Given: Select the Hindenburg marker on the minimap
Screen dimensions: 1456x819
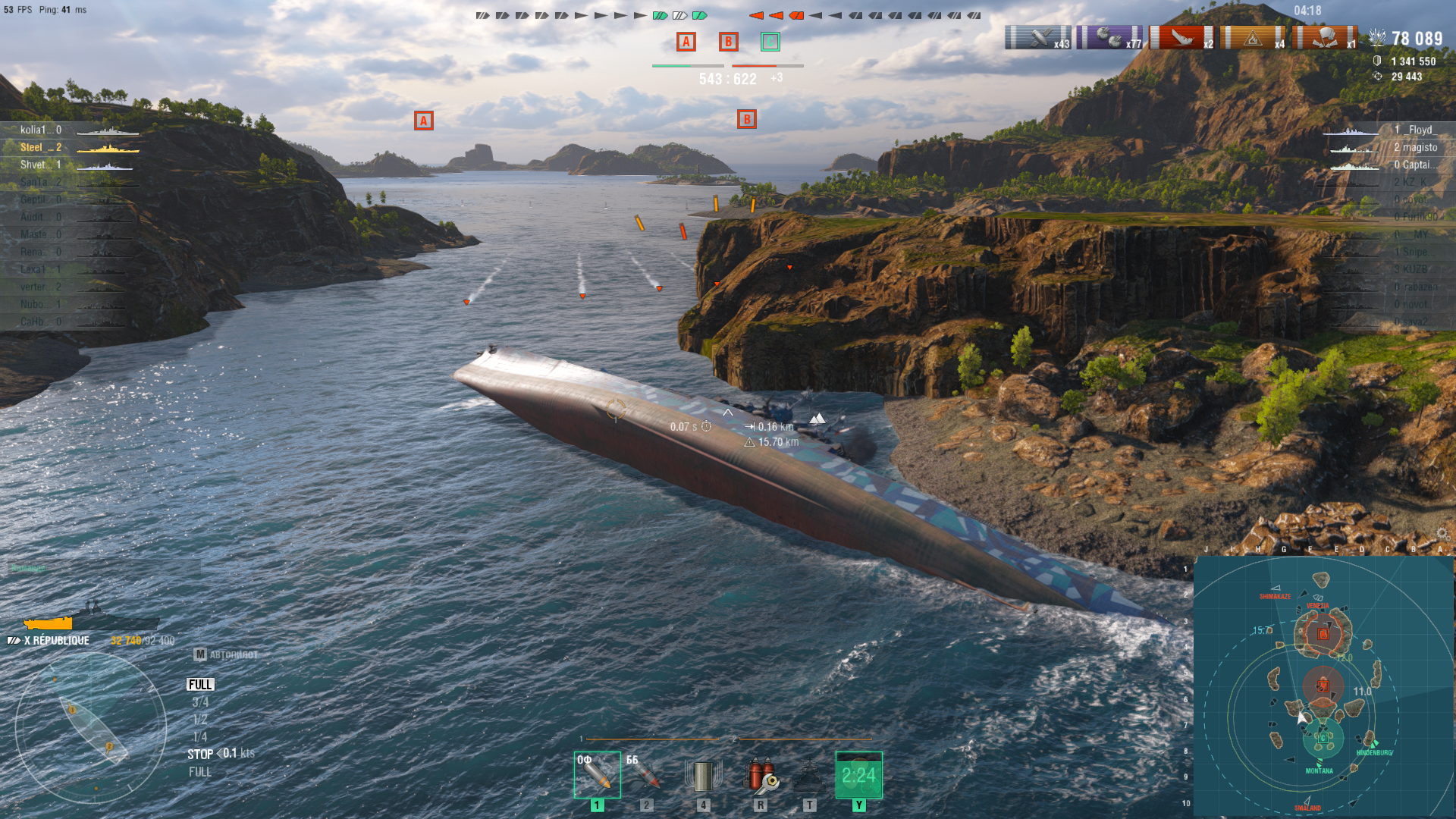Looking at the screenshot, I should pos(1374,744).
